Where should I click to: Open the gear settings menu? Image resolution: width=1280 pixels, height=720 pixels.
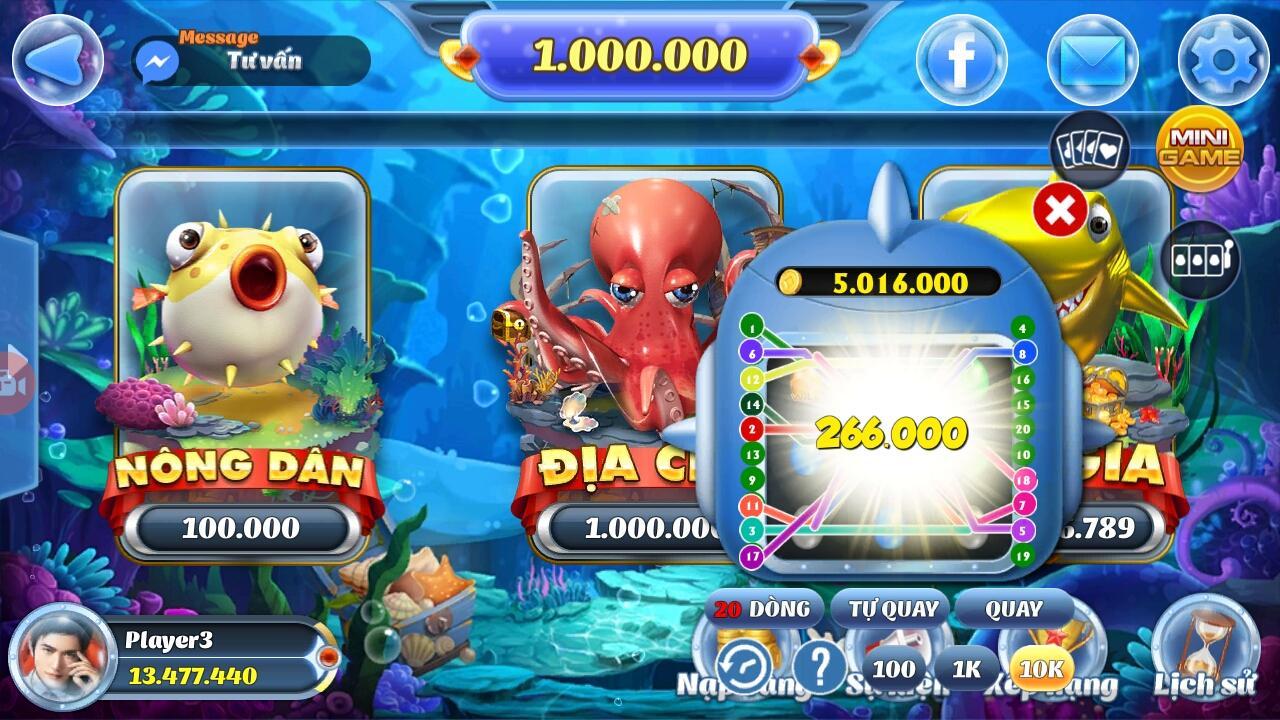coord(1224,60)
